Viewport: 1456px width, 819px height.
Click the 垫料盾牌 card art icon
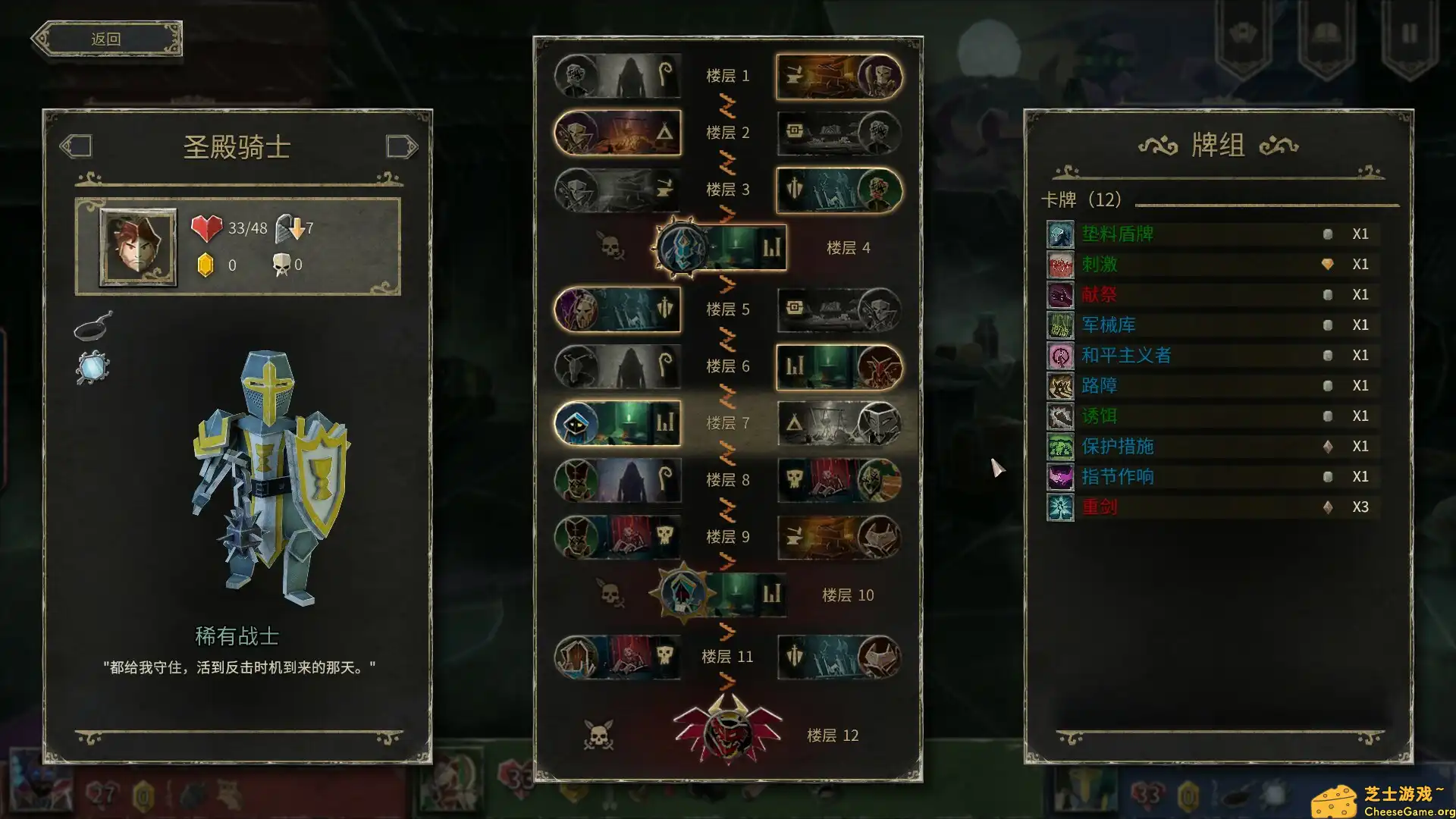click(x=1060, y=234)
